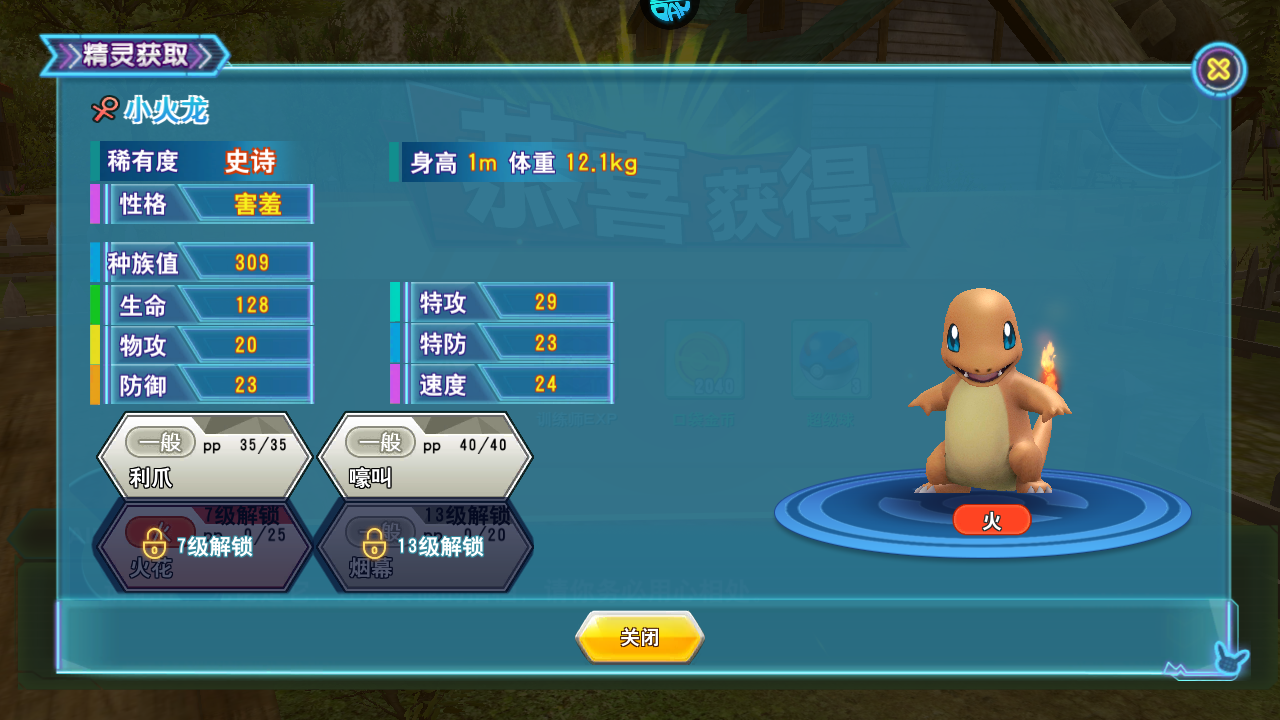Tap the 口袋金币 coin reward icon
1280x720 pixels.
tap(707, 358)
